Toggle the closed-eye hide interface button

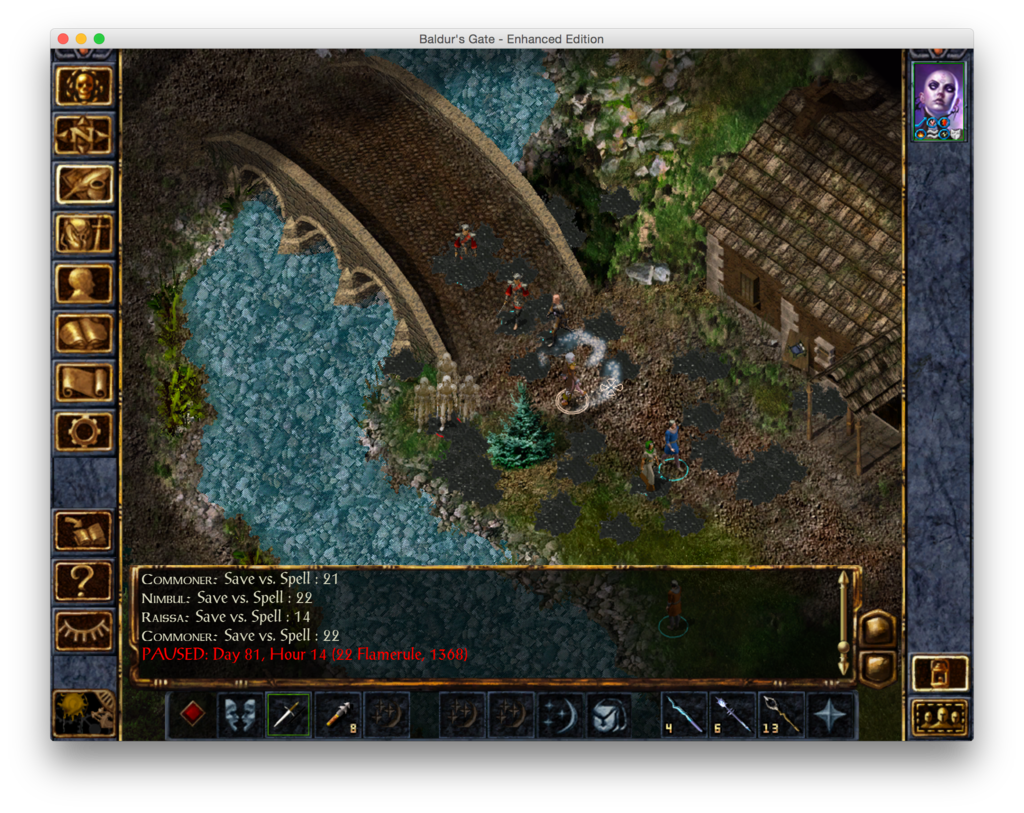84,630
